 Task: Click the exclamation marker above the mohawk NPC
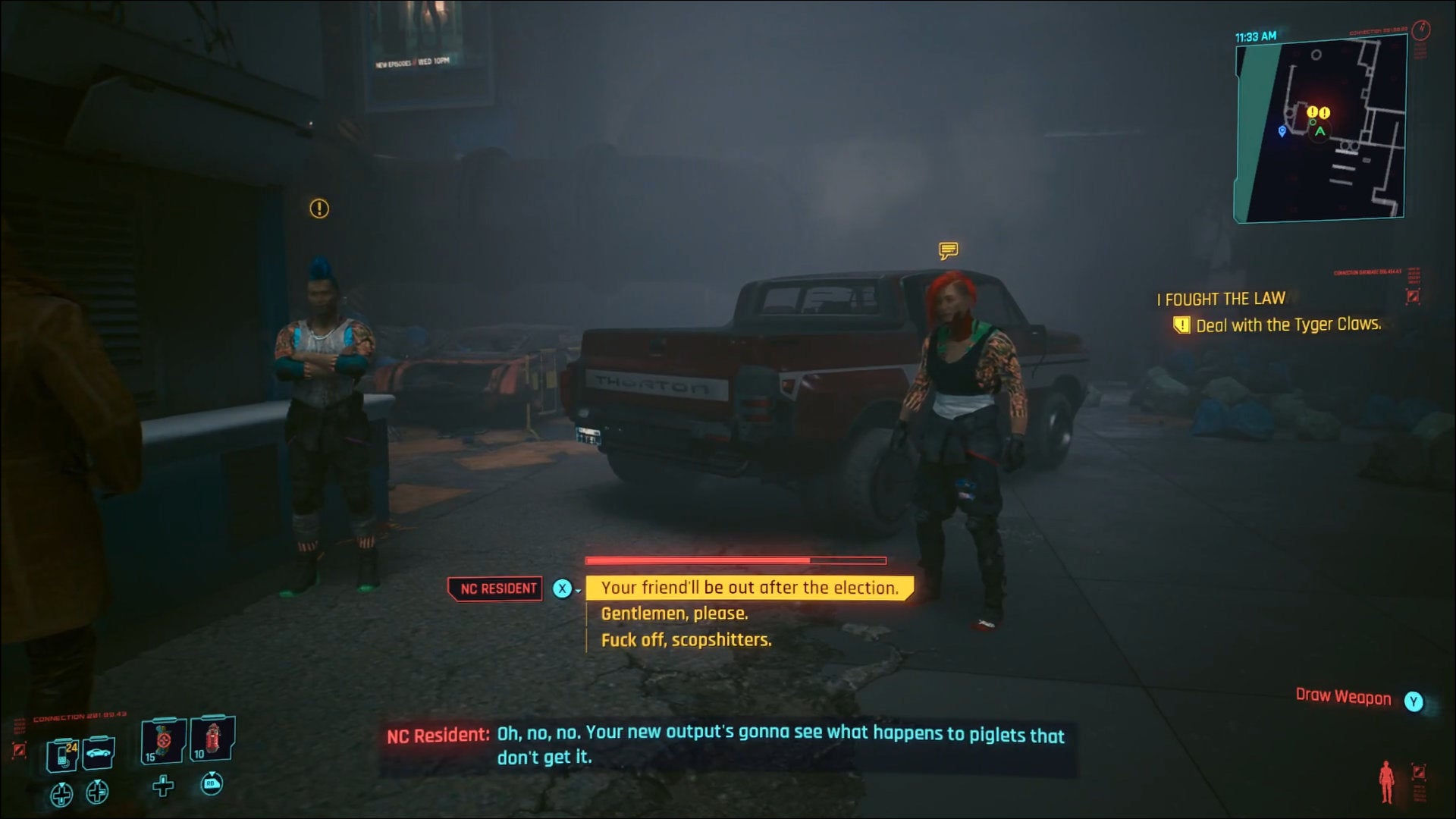318,209
